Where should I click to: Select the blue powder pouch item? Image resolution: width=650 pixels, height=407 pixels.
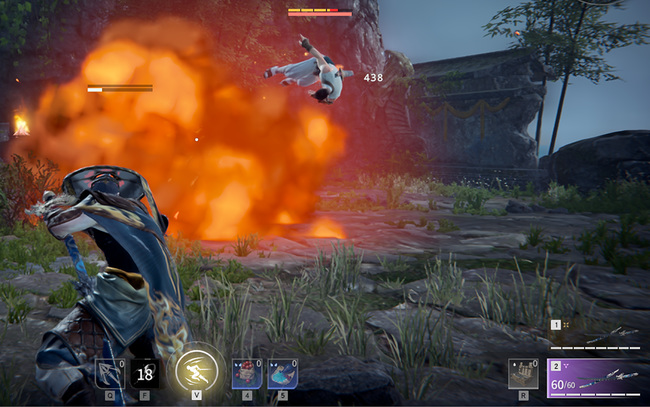[x=282, y=373]
